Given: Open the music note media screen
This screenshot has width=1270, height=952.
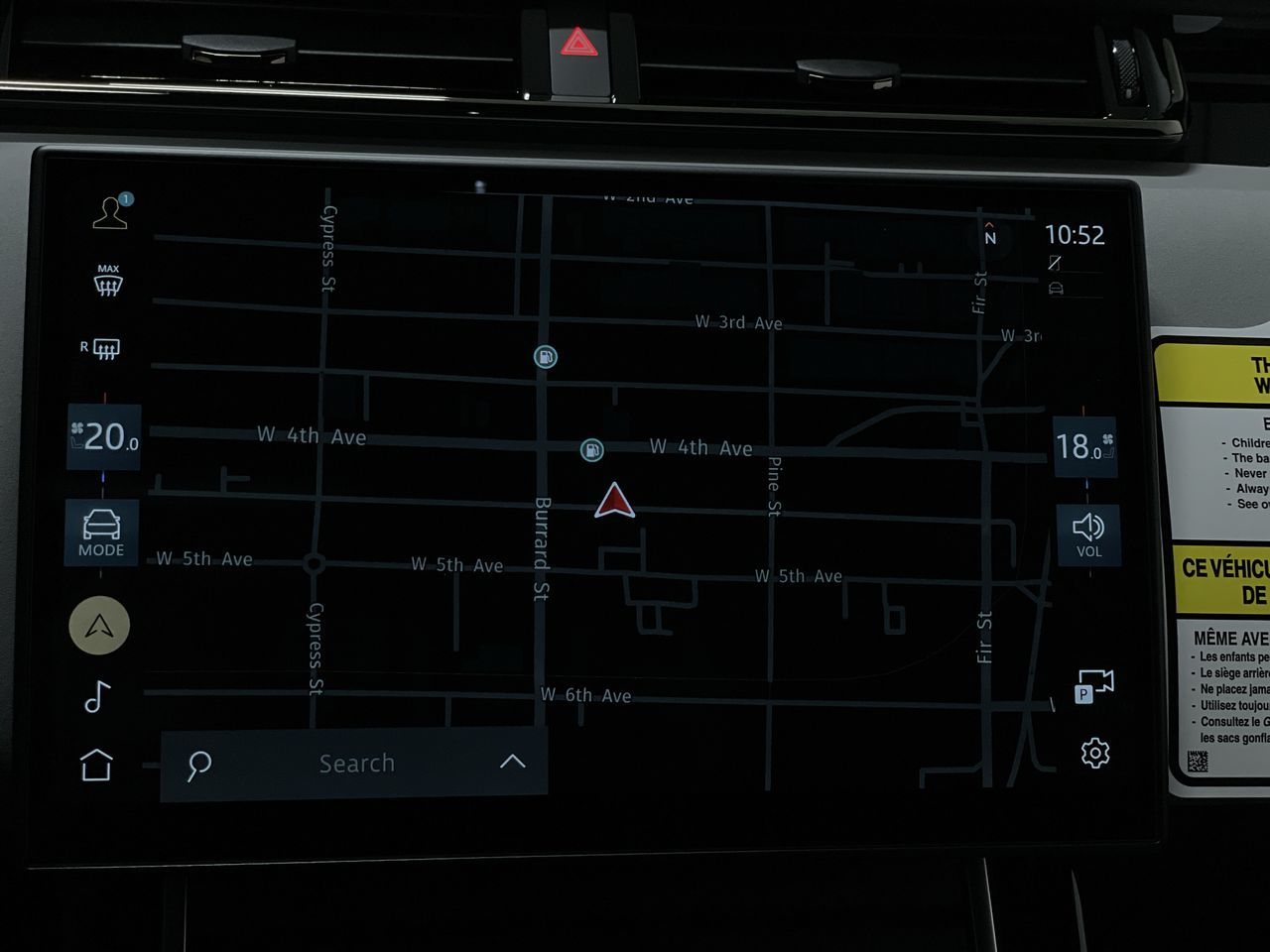Looking at the screenshot, I should (97, 697).
